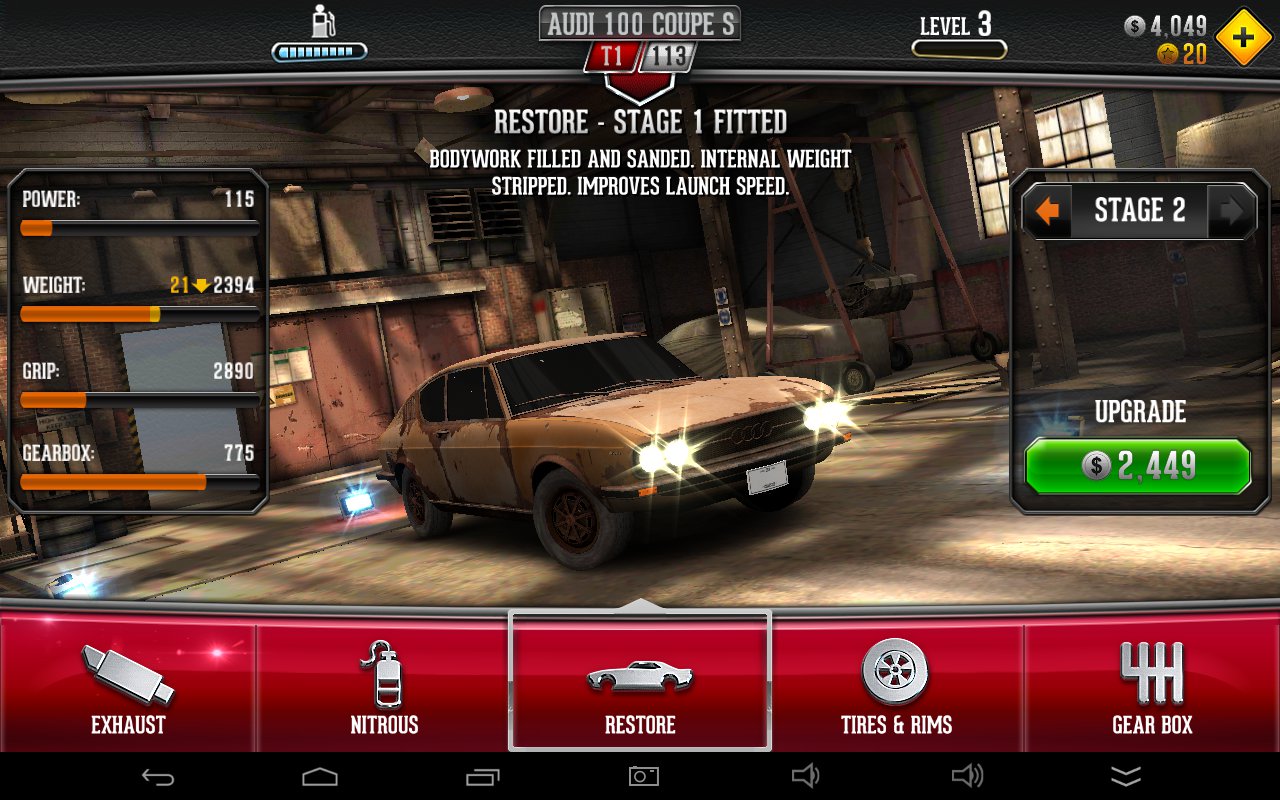Open the Android home screen
The image size is (1280, 800).
pyautogui.click(x=320, y=776)
